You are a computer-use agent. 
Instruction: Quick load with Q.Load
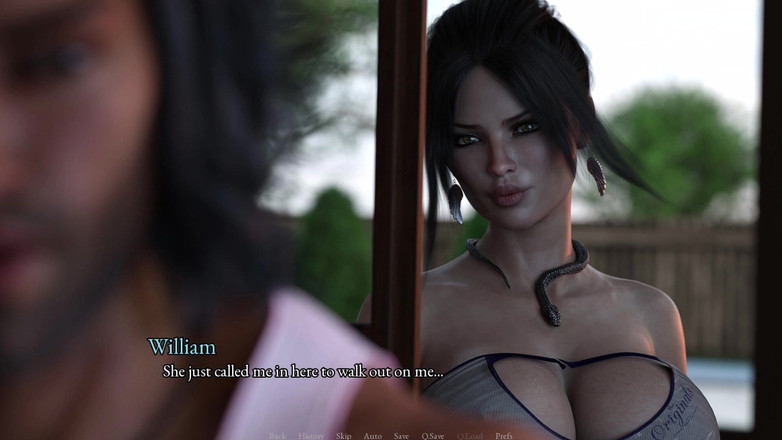coord(470,436)
